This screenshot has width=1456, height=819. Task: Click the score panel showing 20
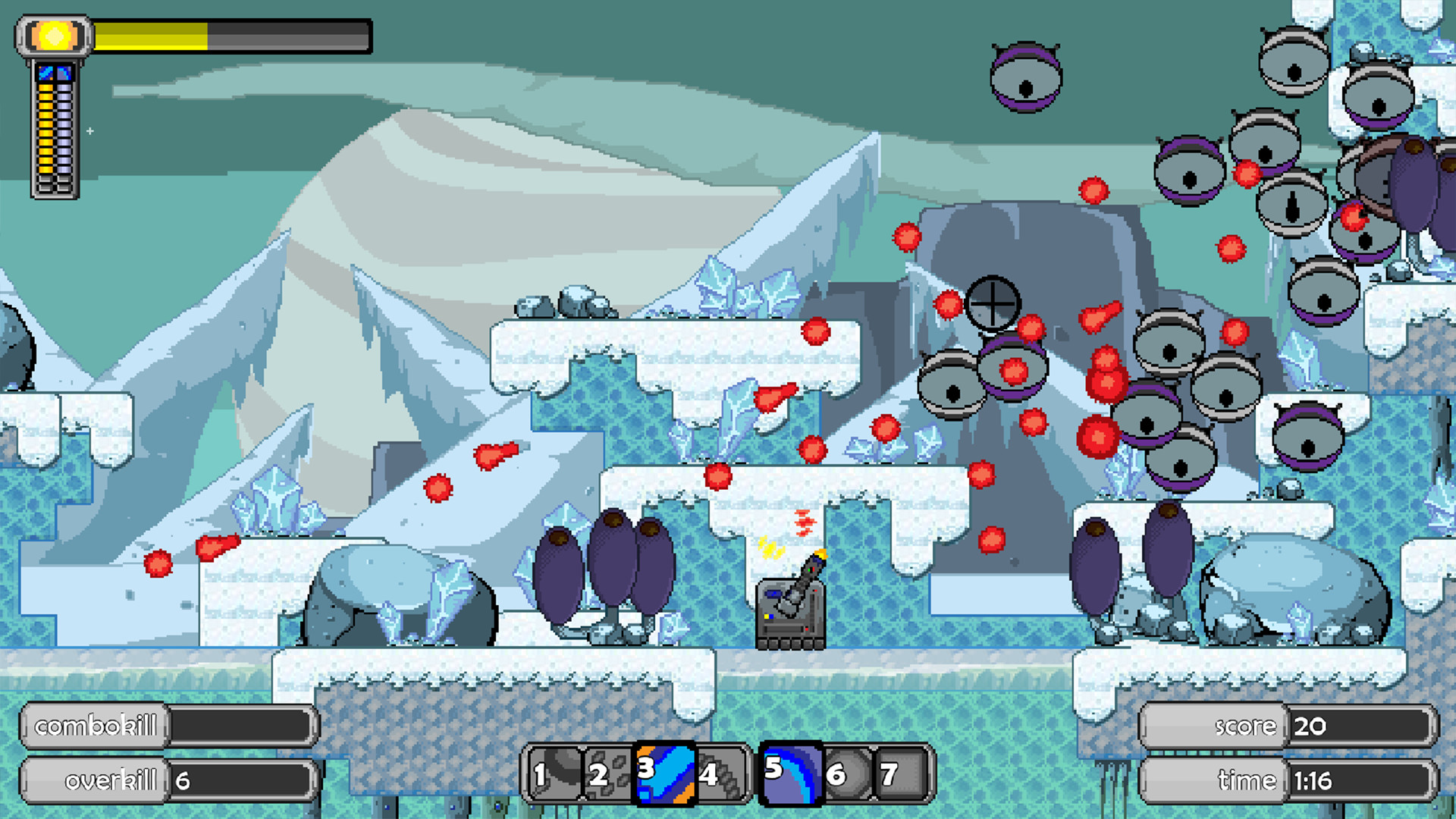point(1312,726)
